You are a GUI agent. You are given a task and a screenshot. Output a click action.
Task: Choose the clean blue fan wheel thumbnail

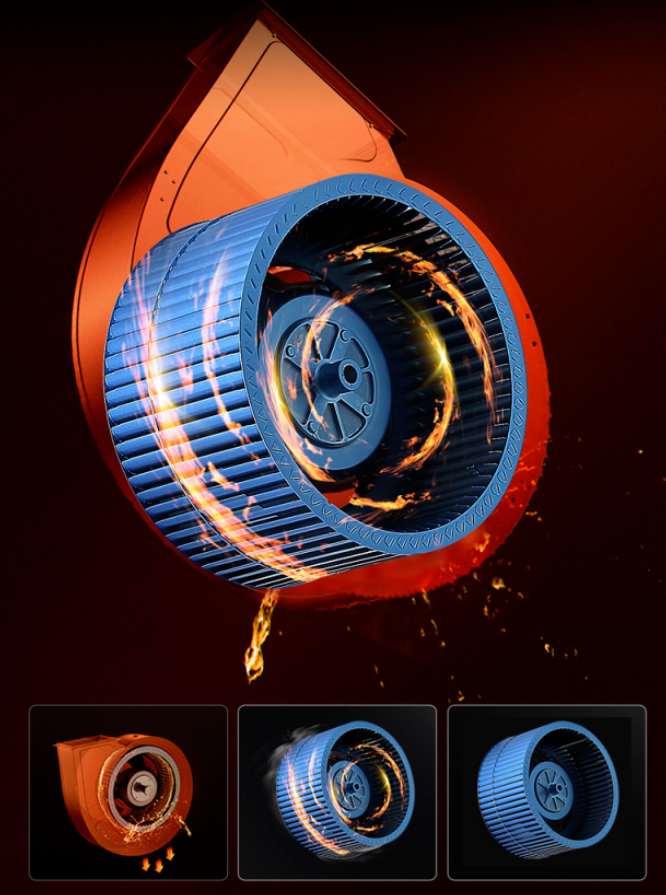[x=546, y=792]
